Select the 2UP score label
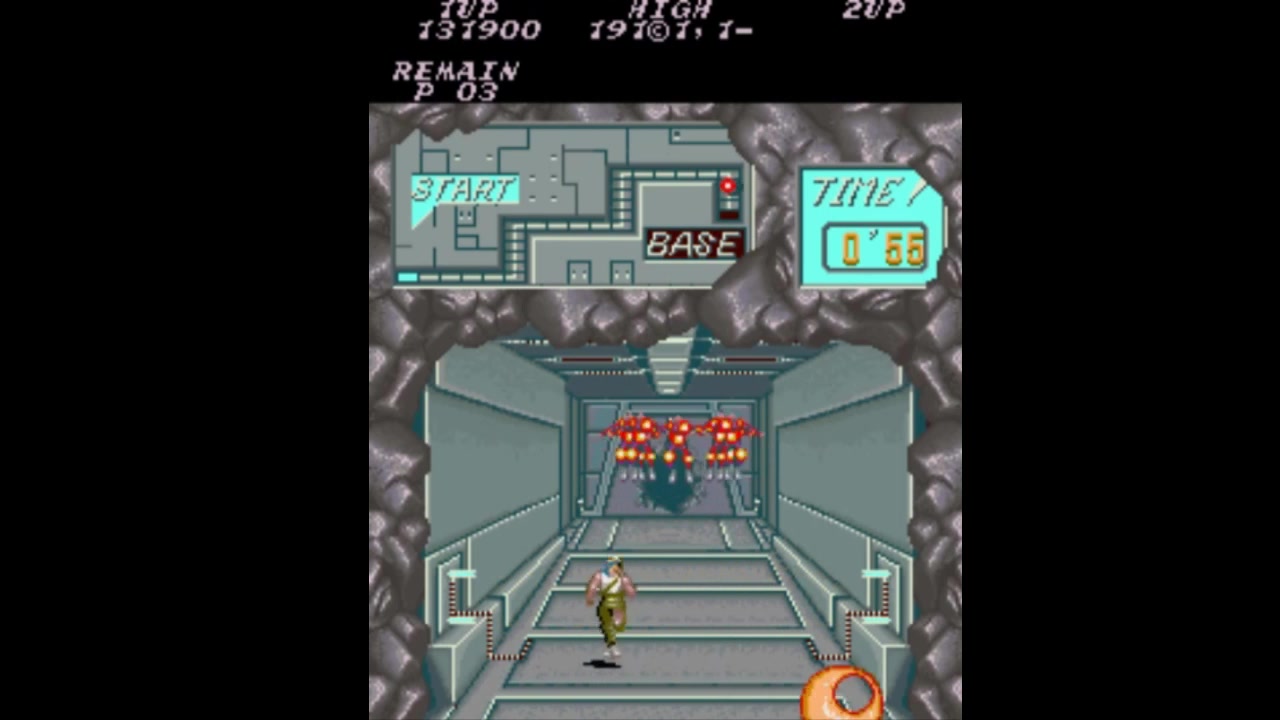Image resolution: width=1280 pixels, height=720 pixels. [872, 10]
